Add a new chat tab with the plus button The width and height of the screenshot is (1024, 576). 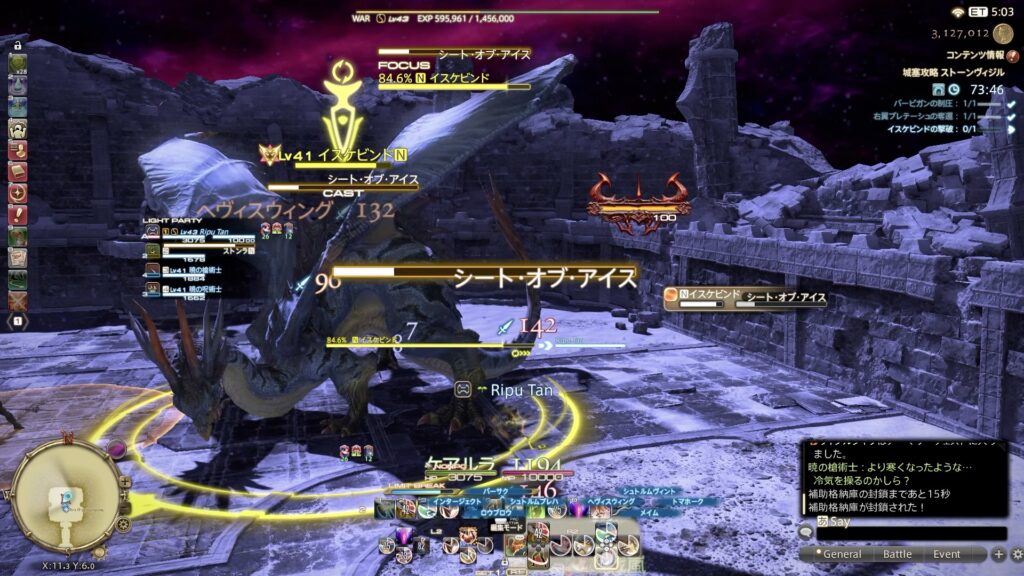[x=998, y=554]
